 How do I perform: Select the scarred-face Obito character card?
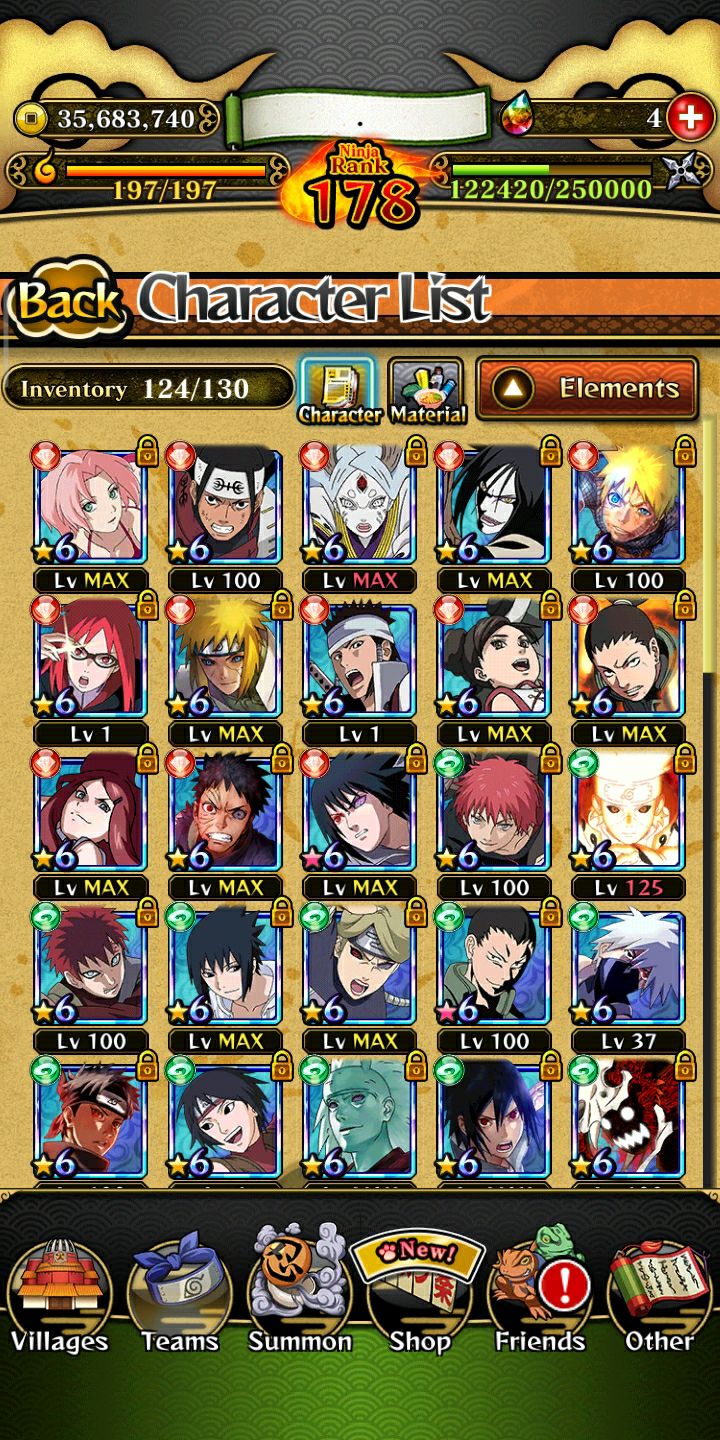pos(225,814)
